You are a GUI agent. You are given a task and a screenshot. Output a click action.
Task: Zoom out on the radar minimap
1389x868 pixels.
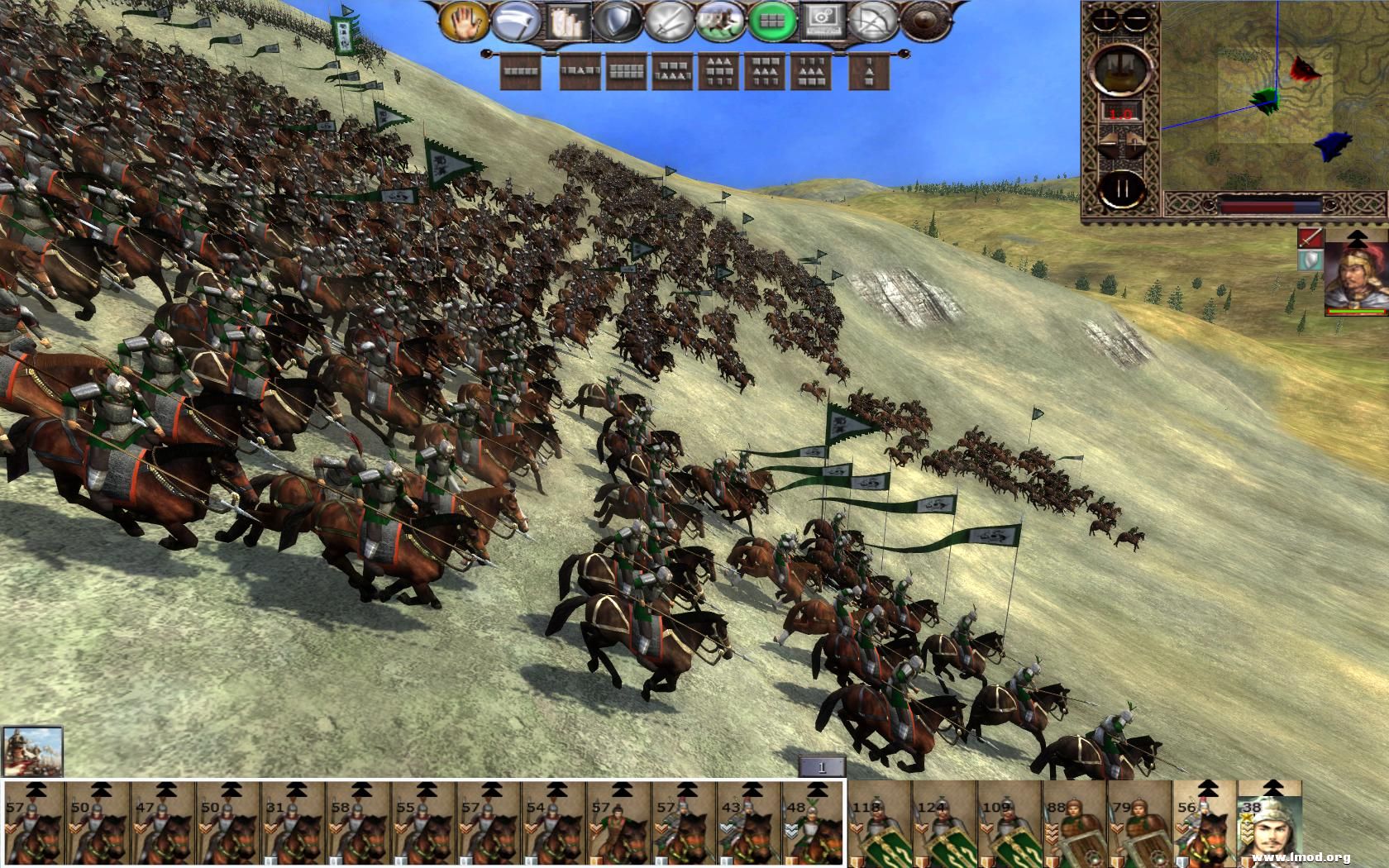1134,17
